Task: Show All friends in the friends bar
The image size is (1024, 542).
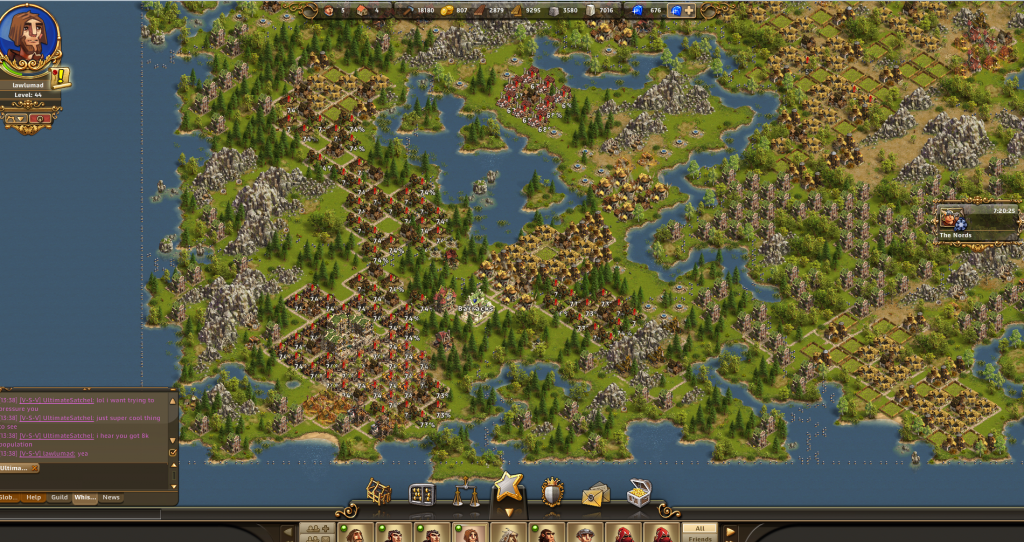Action: pos(700,528)
